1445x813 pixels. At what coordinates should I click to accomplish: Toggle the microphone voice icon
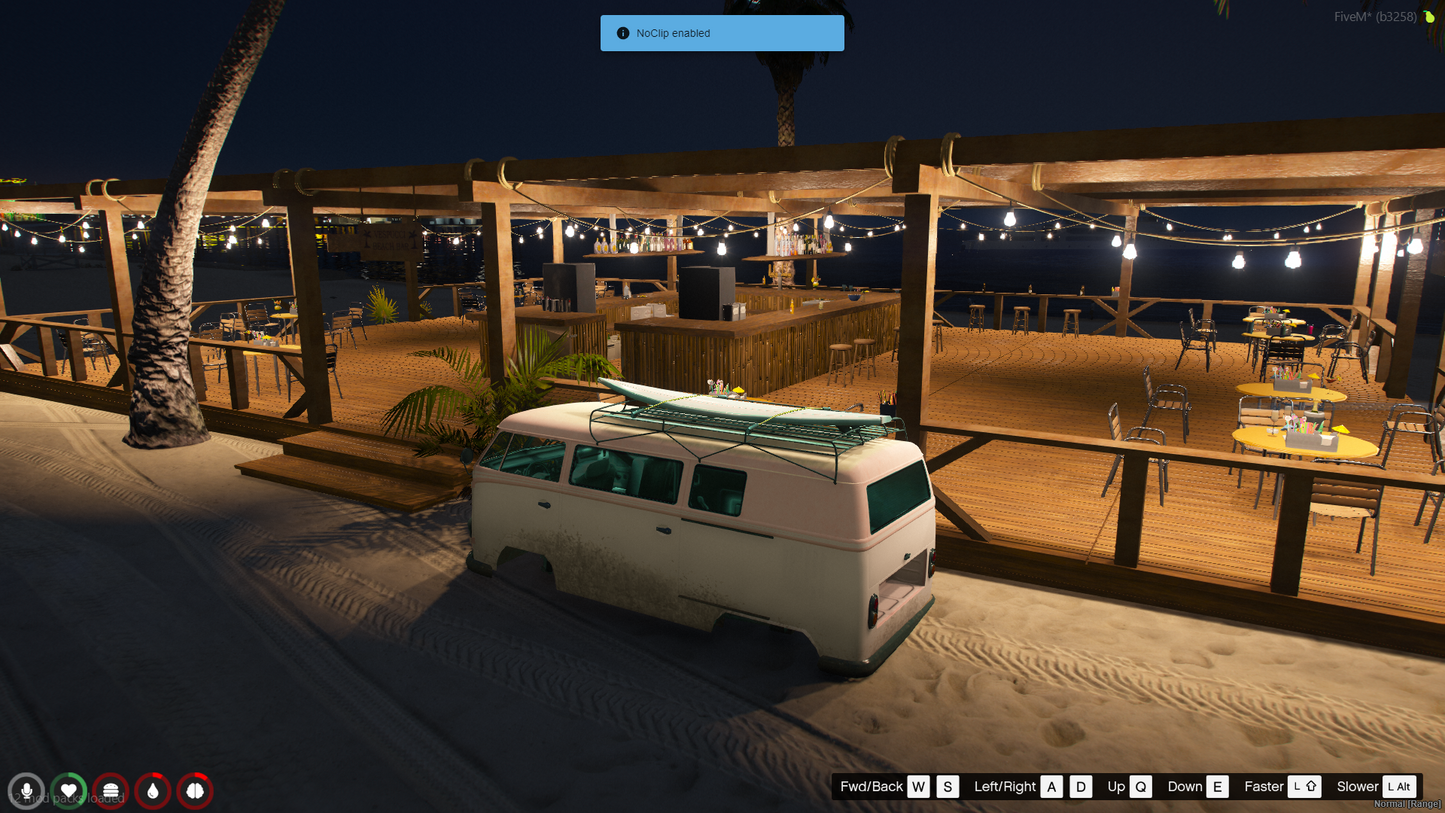[27, 791]
